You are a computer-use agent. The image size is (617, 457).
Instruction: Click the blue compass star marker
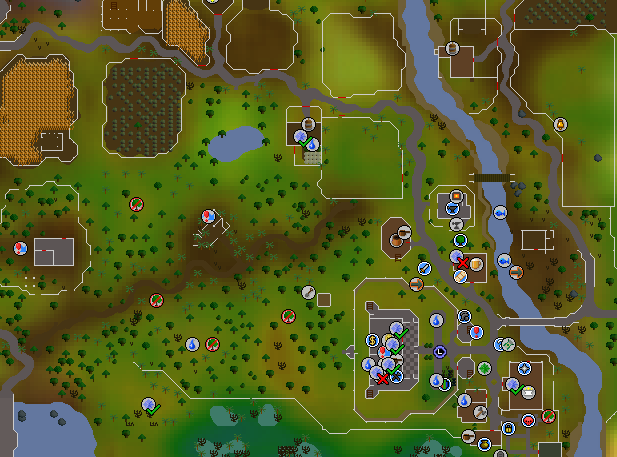[x=523, y=369]
